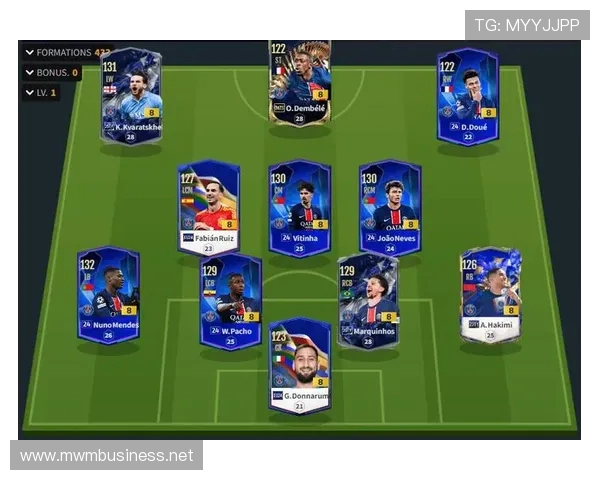Screen dimensions: 600x480
Task: Pick the Fabián Ruiz midfielder card
Action: pos(208,207)
